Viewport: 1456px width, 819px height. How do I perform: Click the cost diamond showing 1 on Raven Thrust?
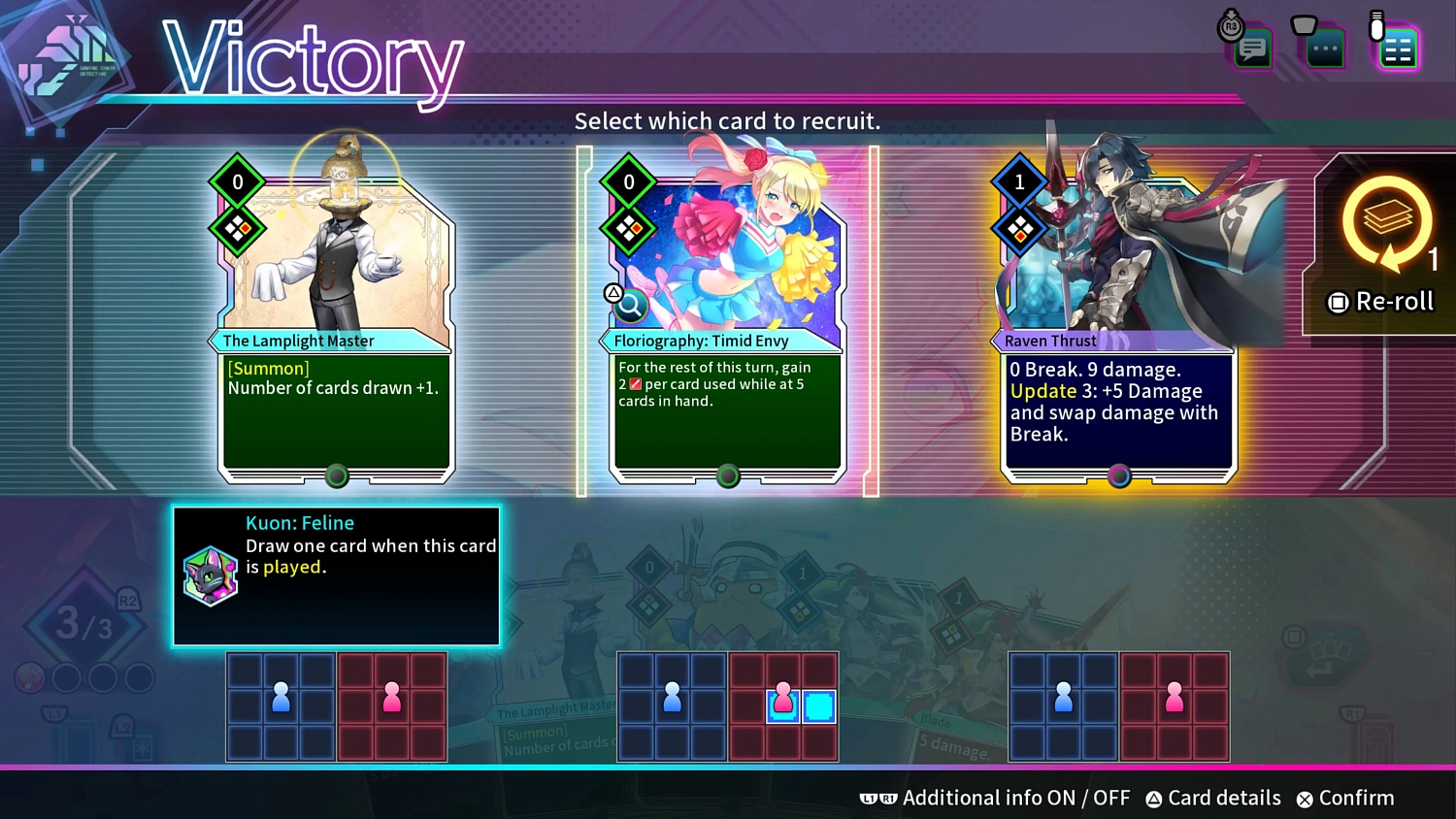1019,181
